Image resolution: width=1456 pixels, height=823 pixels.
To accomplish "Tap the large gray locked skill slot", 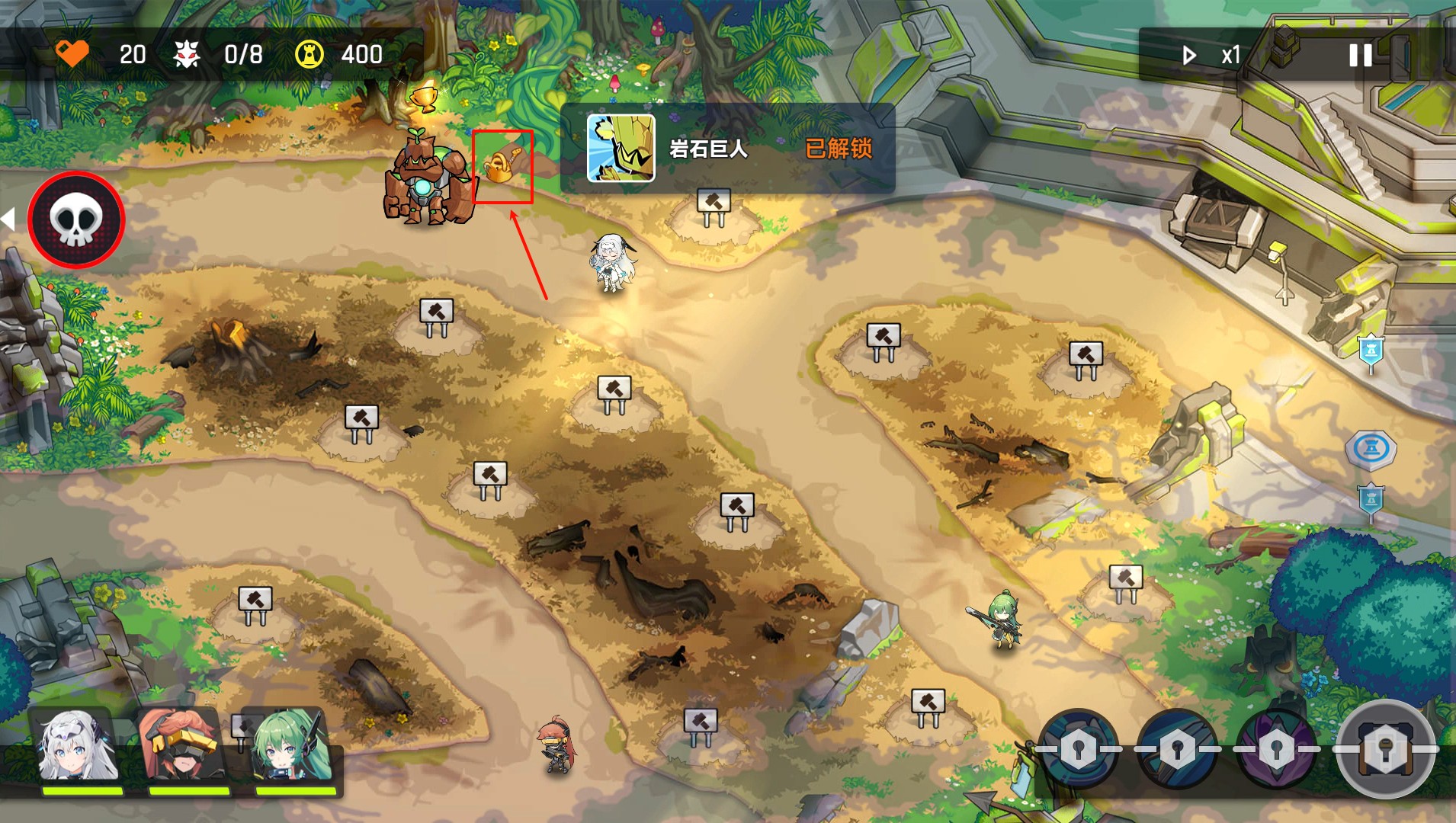I will point(1385,748).
